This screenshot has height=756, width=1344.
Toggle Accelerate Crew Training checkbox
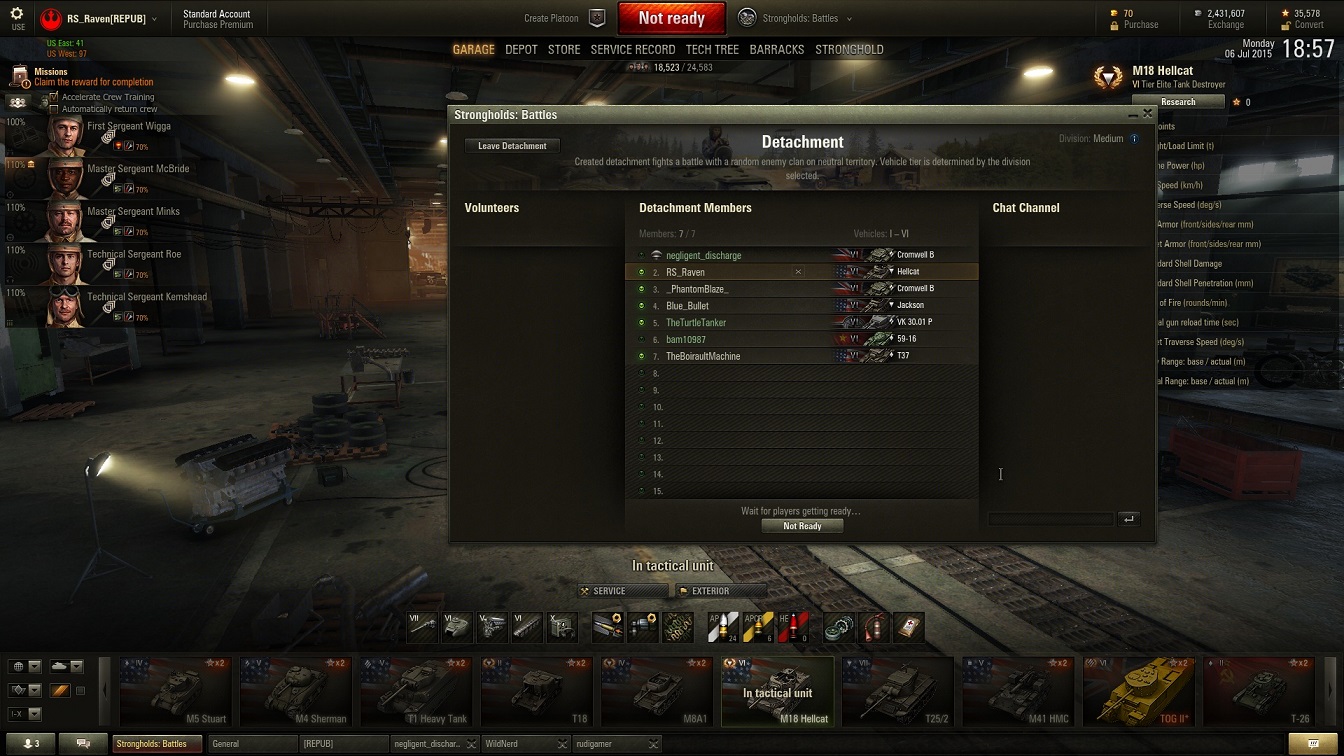pos(54,97)
